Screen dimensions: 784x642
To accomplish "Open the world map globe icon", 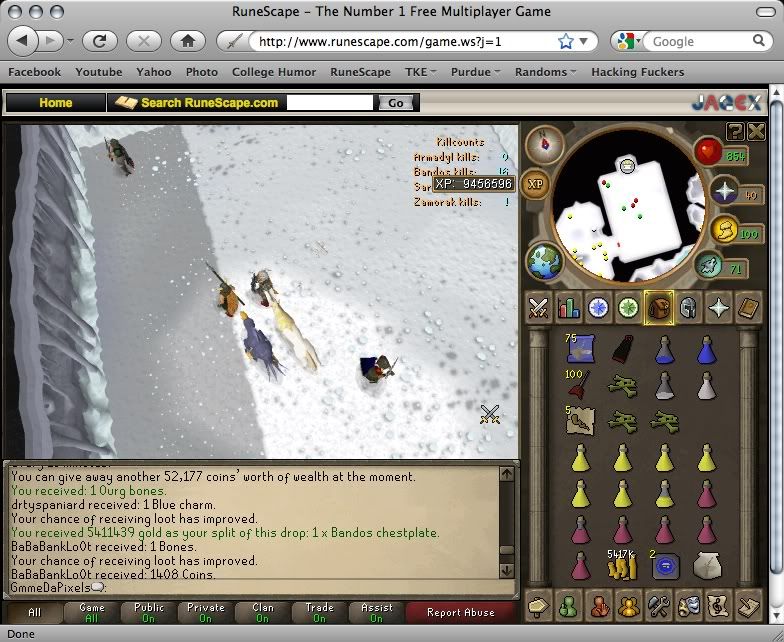I will coord(544,260).
